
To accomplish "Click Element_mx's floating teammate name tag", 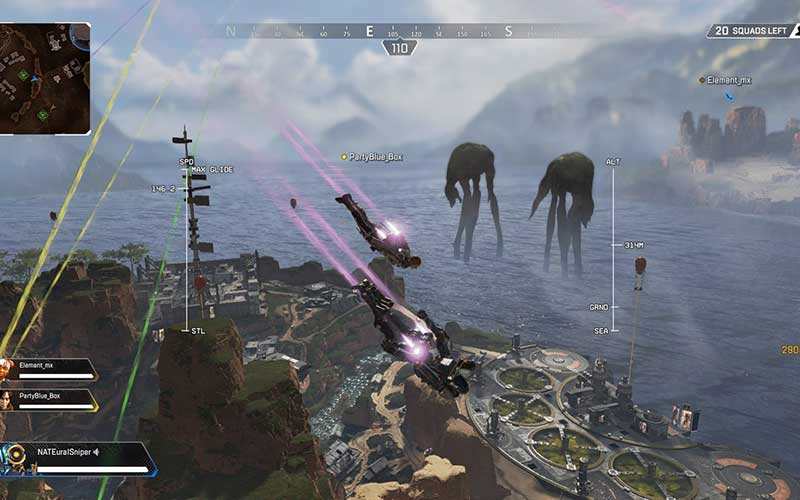I will pos(728,79).
